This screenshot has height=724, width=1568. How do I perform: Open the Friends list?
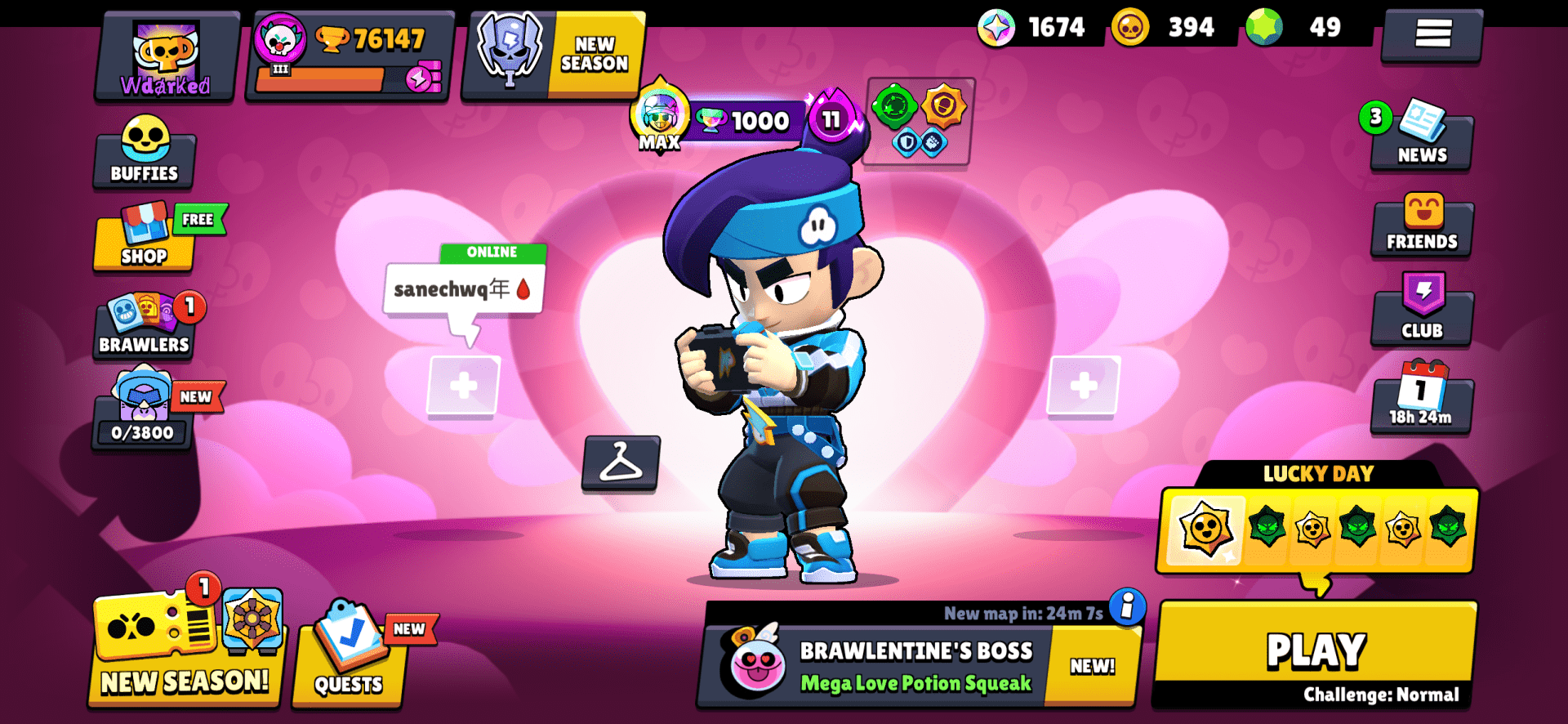point(1421,226)
